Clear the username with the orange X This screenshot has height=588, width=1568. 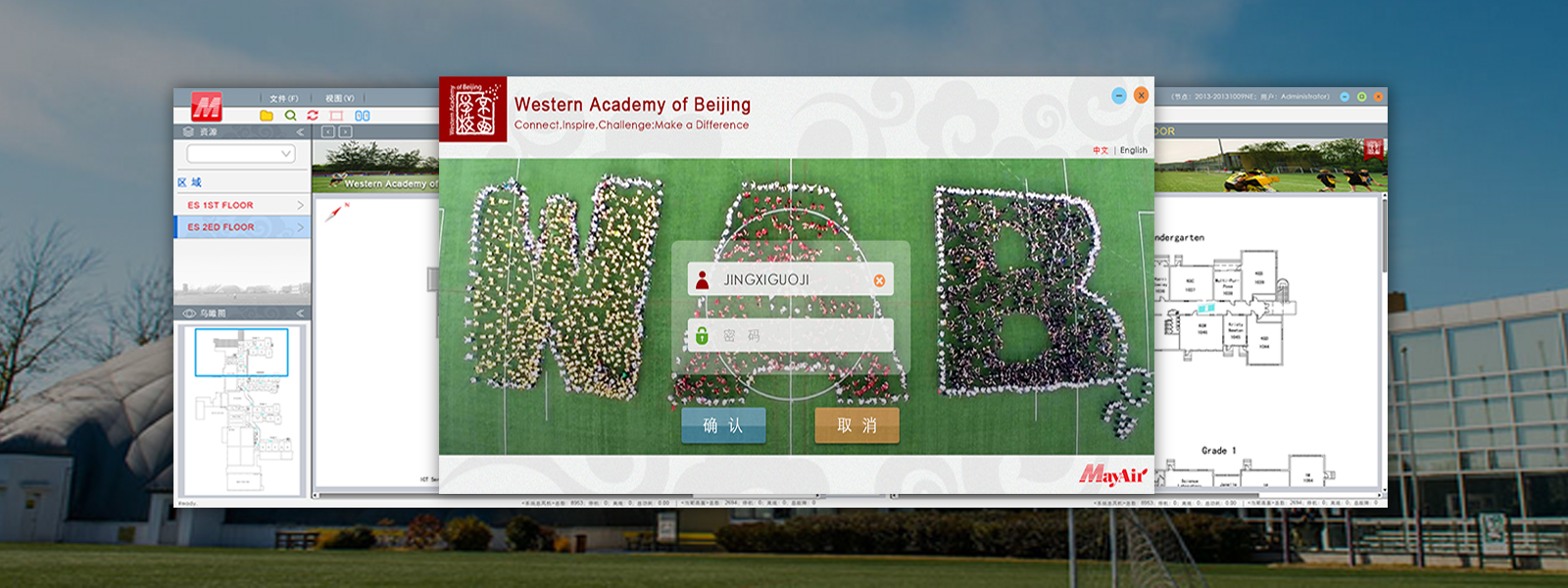tap(879, 281)
